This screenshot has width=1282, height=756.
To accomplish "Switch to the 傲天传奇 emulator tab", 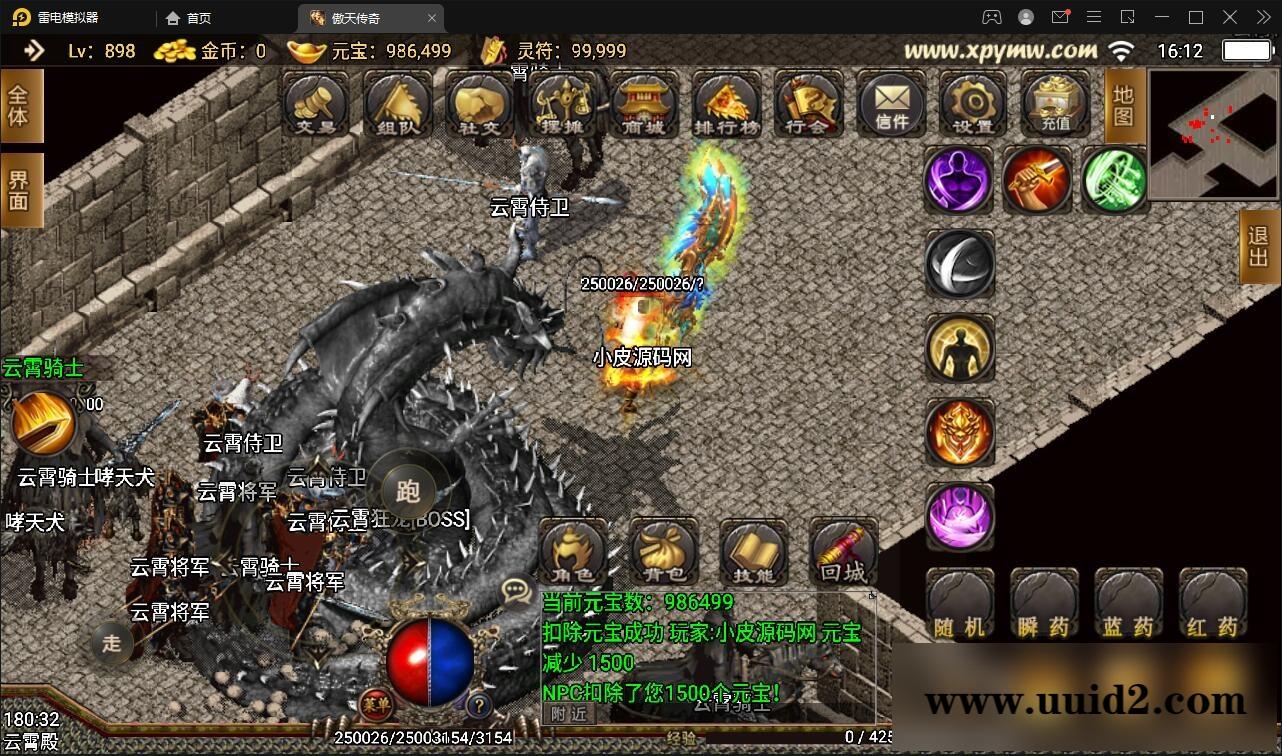I will click(357, 17).
